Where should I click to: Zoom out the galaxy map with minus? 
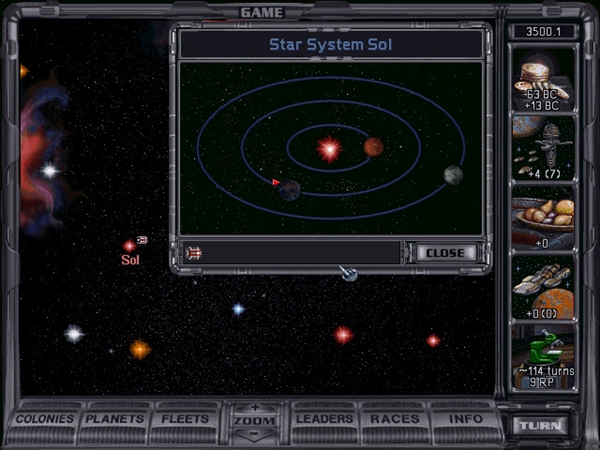tap(255, 434)
